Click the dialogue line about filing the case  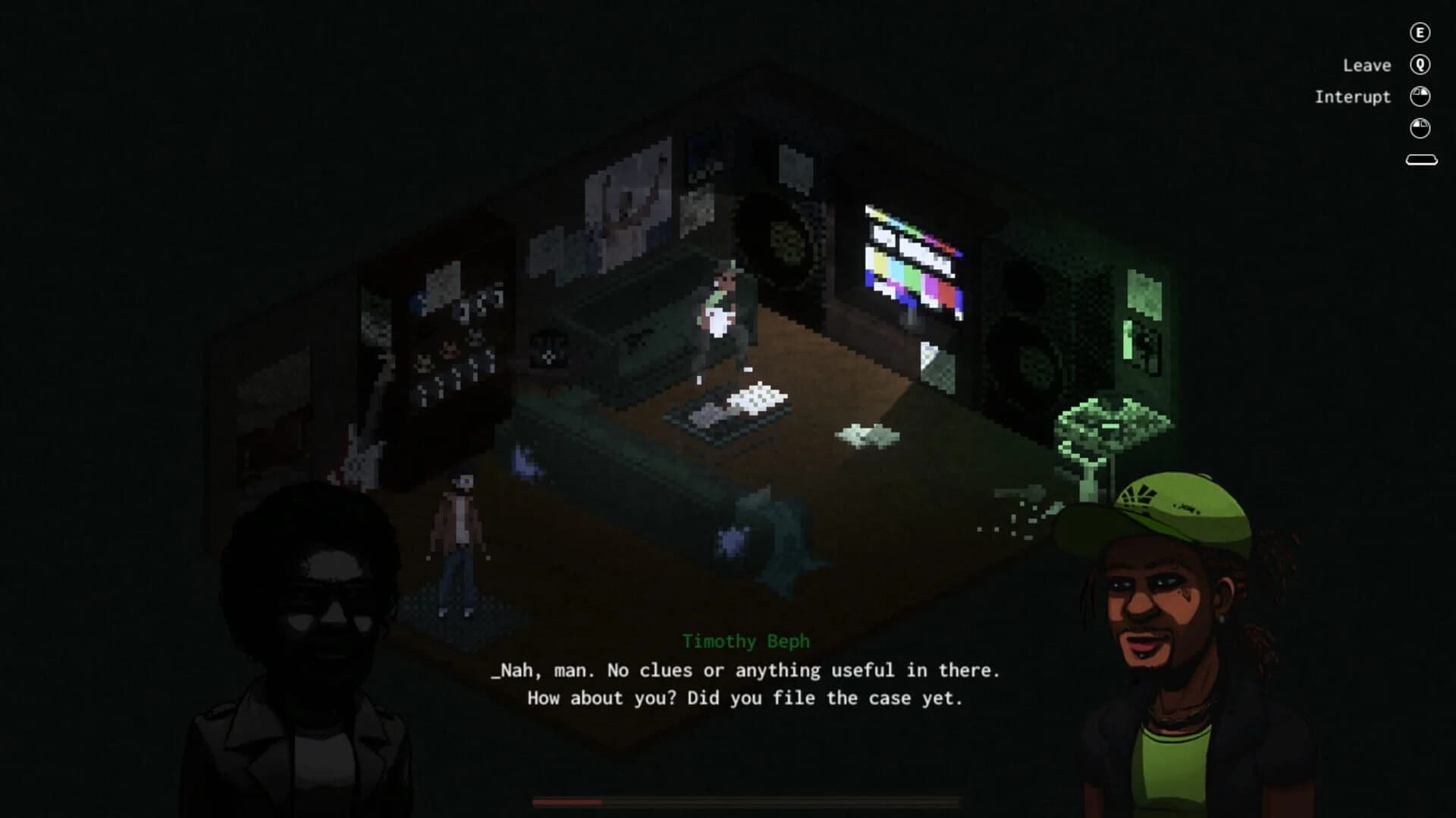[747, 697]
